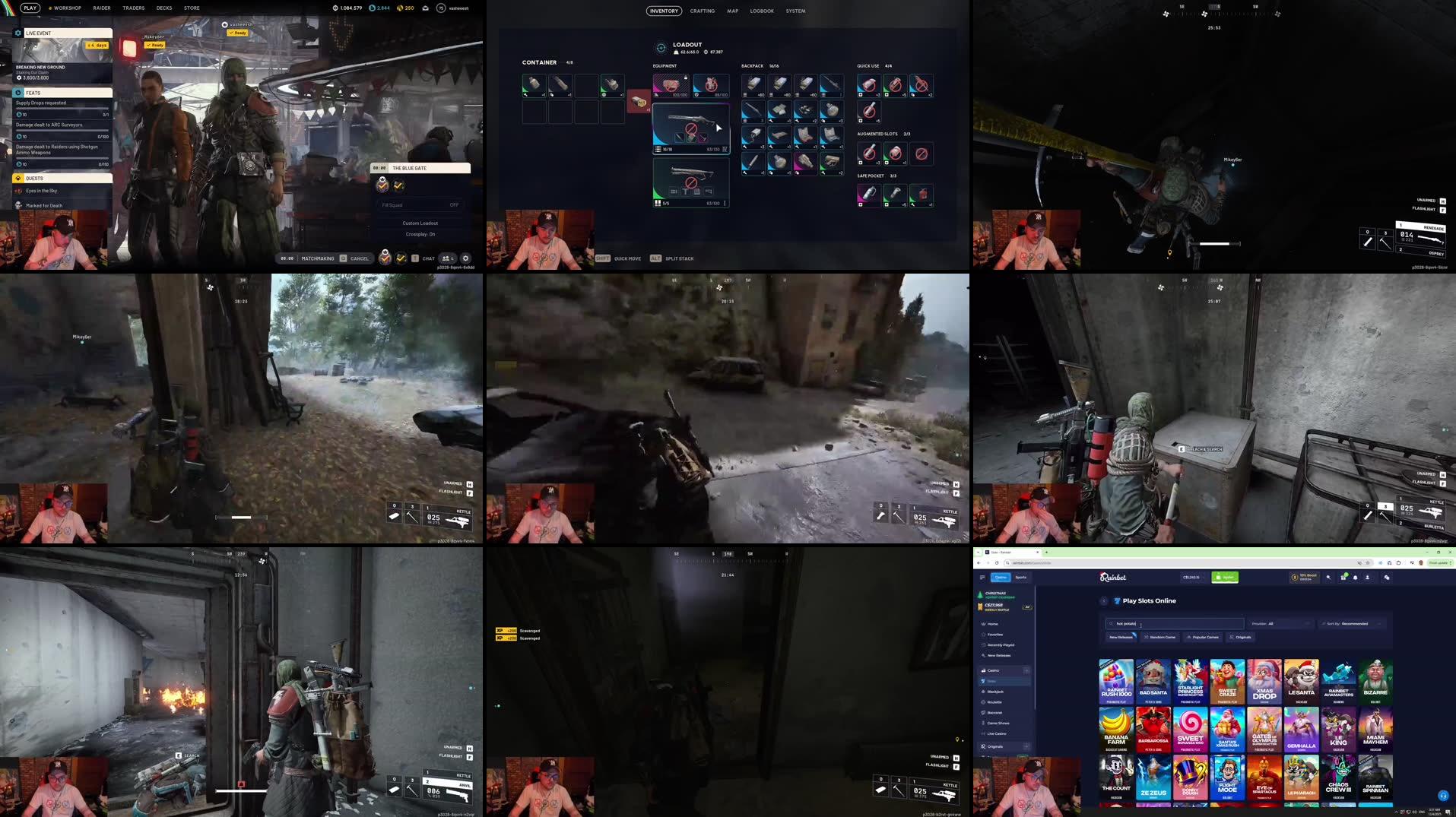Open the squad members icon near chat
This screenshot has height=817, width=1456.
click(446, 258)
